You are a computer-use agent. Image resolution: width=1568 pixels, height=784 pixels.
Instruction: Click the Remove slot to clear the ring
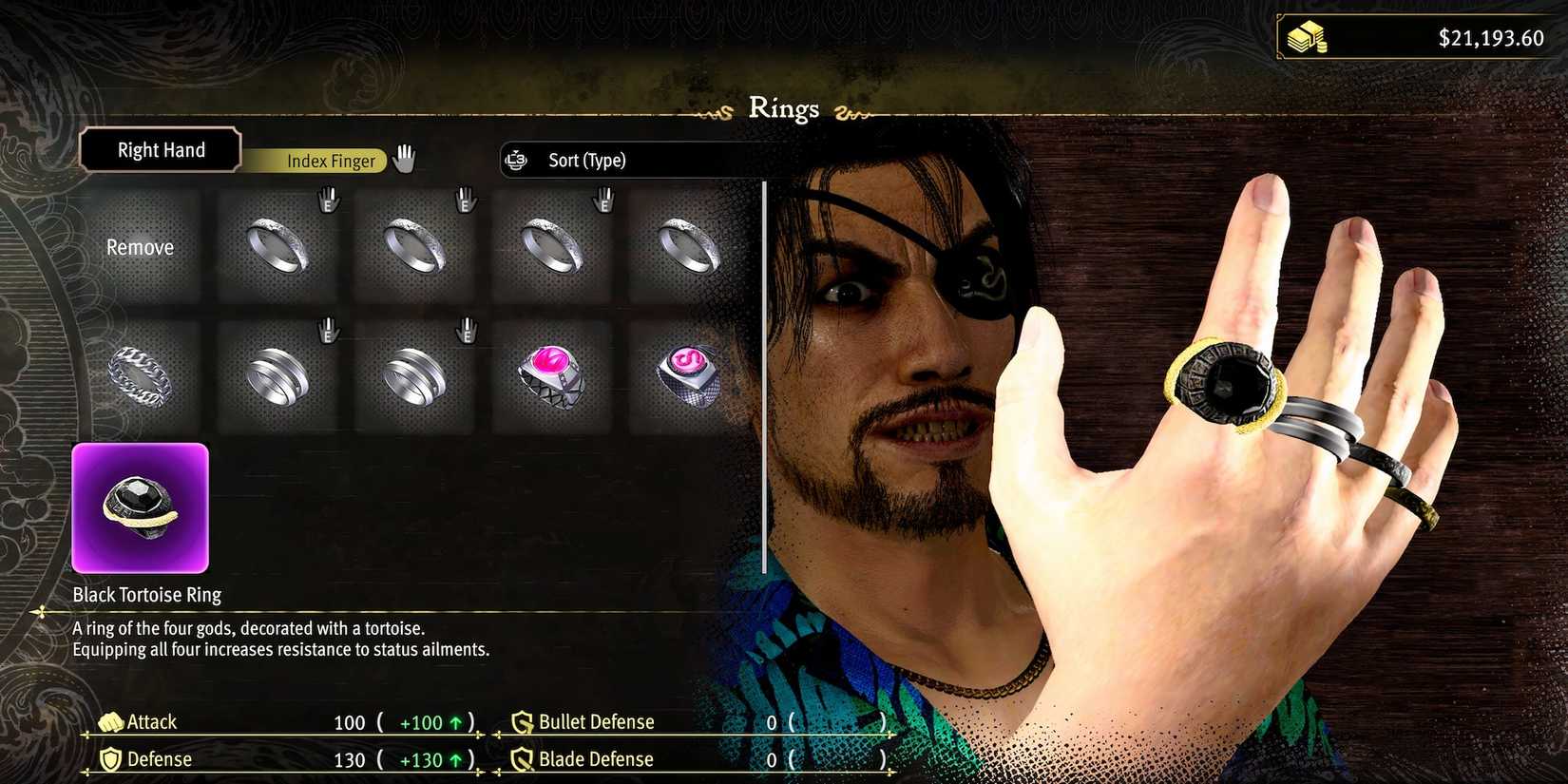point(141,247)
